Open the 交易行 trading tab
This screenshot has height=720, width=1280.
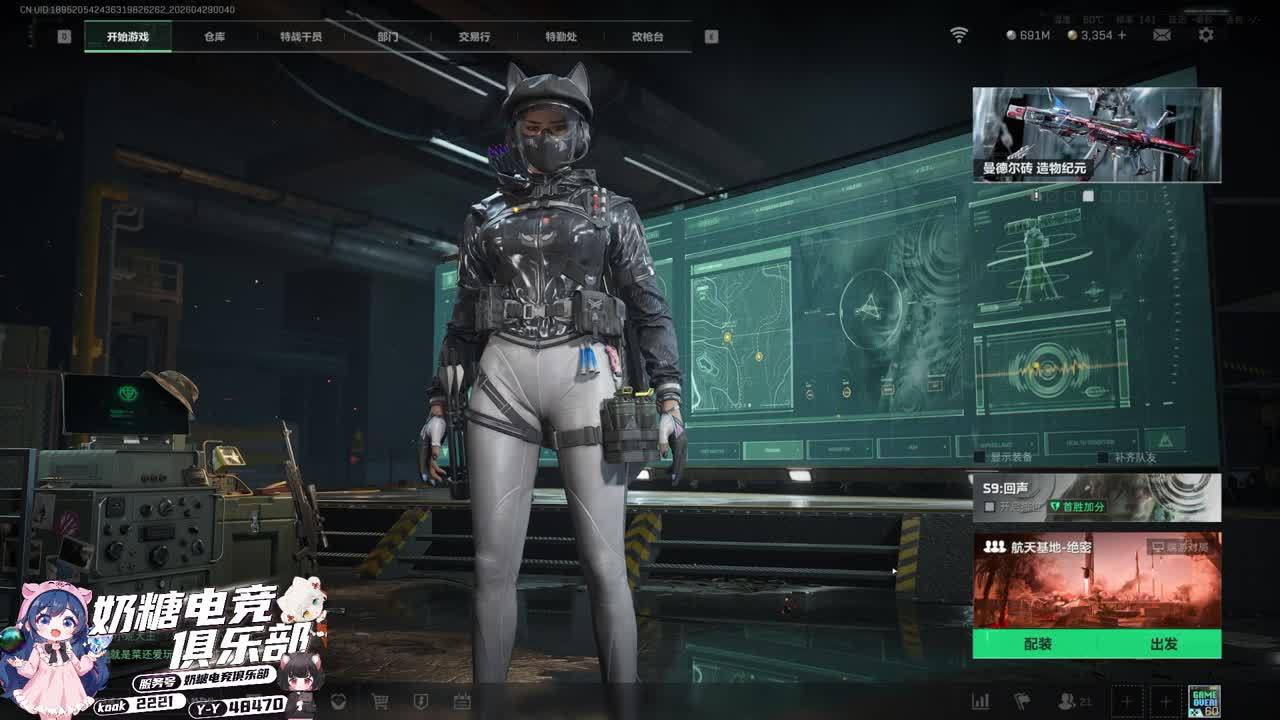(x=474, y=37)
